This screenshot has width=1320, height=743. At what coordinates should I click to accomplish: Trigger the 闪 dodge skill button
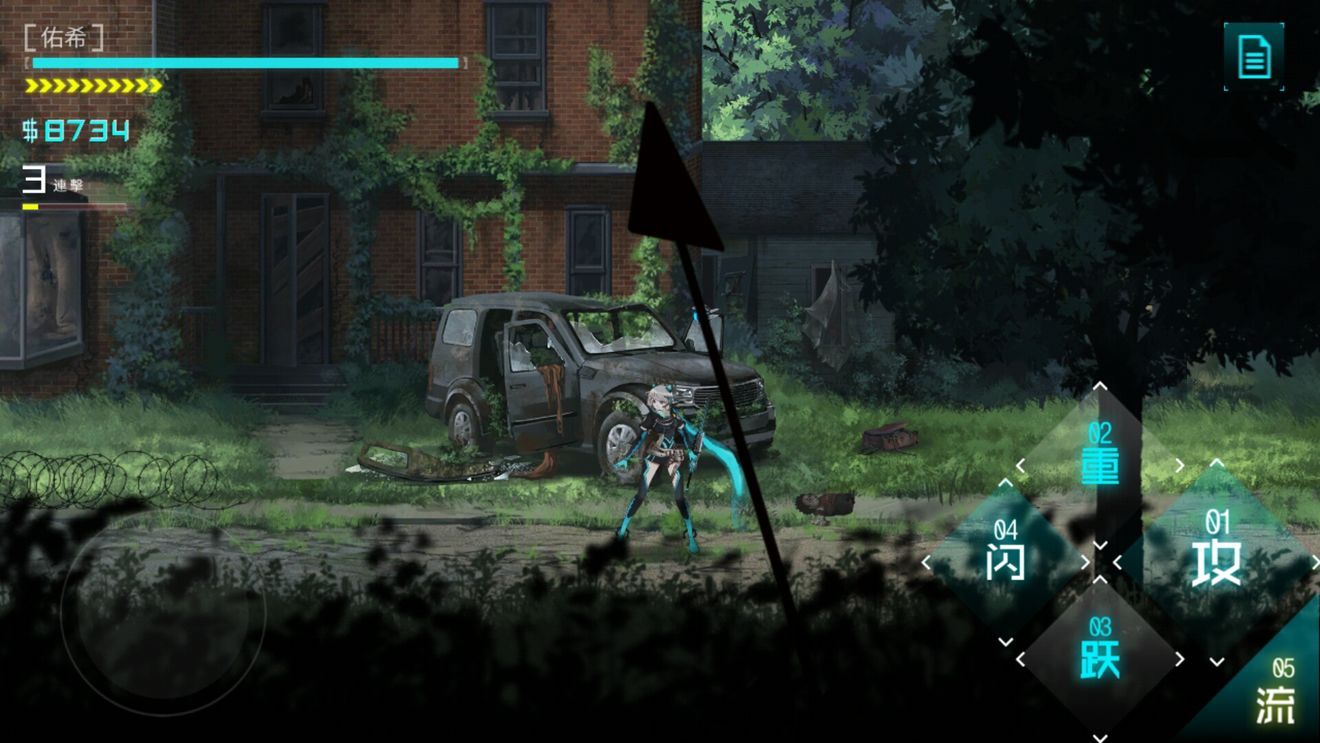click(1003, 560)
